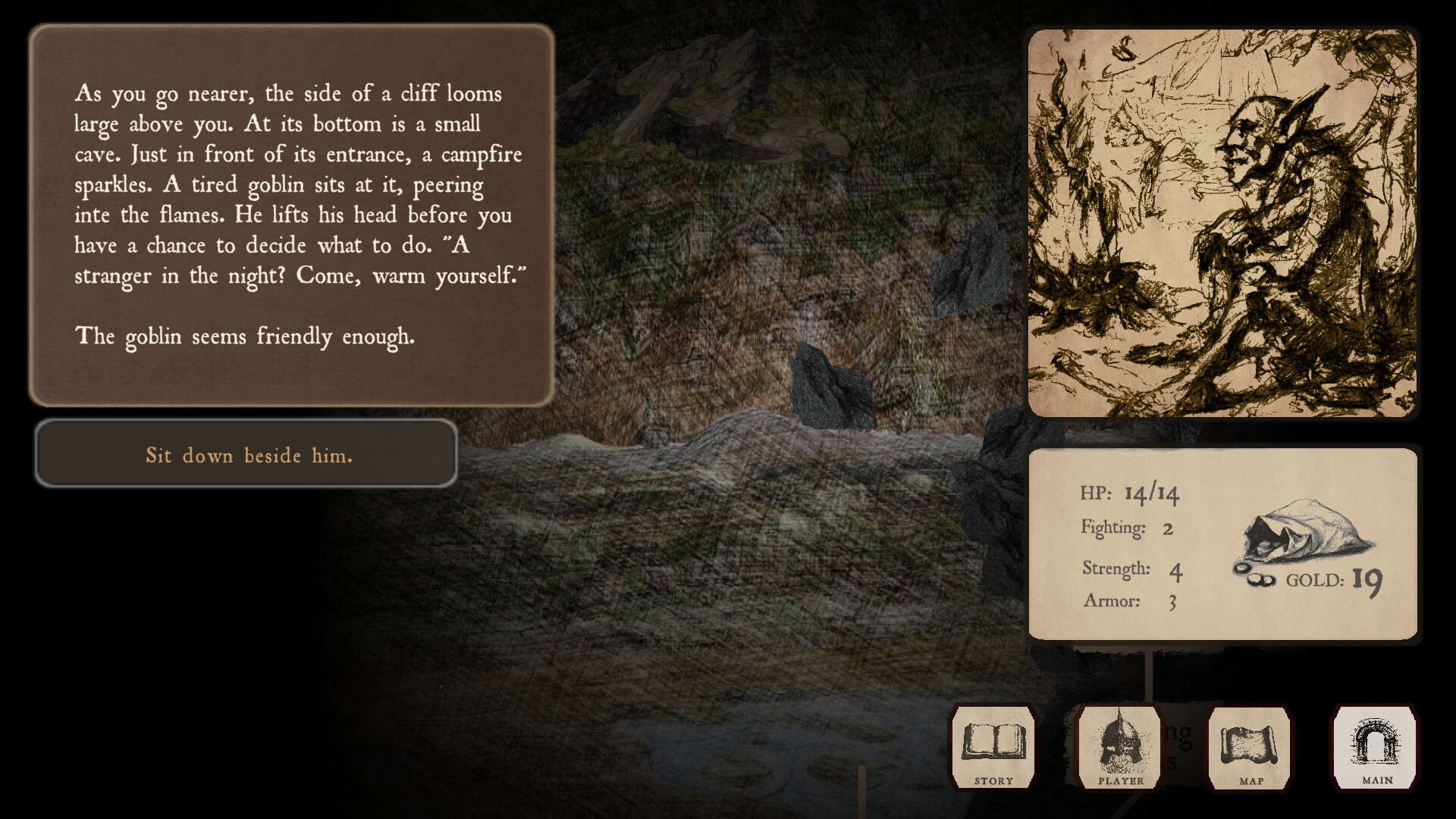This screenshot has width=1456, height=819.
Task: Click the GOLD: 19 counter
Action: pos(1335,580)
